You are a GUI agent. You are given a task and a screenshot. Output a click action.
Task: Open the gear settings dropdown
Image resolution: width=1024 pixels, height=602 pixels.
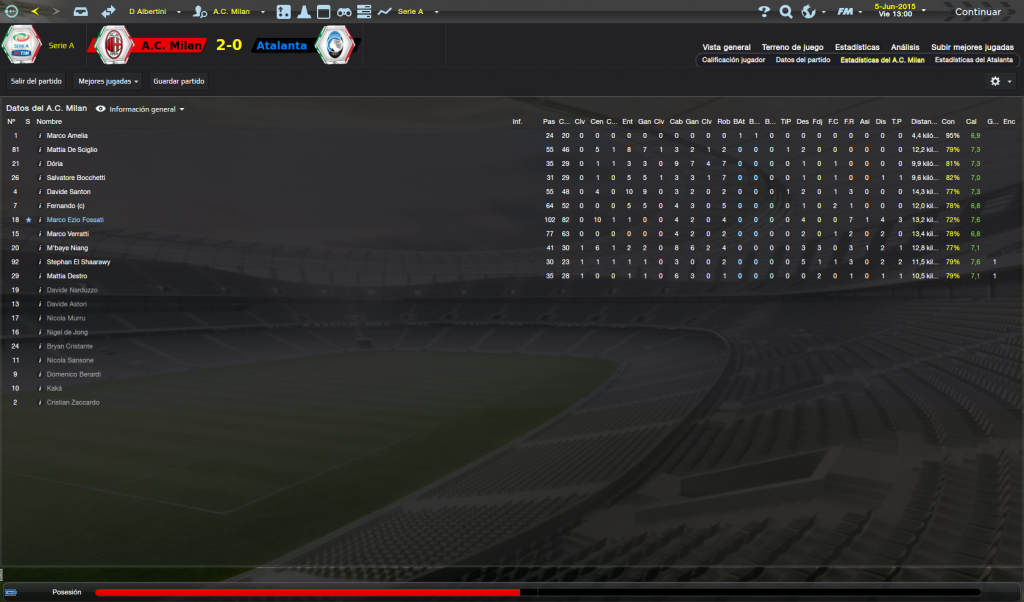tap(1000, 81)
